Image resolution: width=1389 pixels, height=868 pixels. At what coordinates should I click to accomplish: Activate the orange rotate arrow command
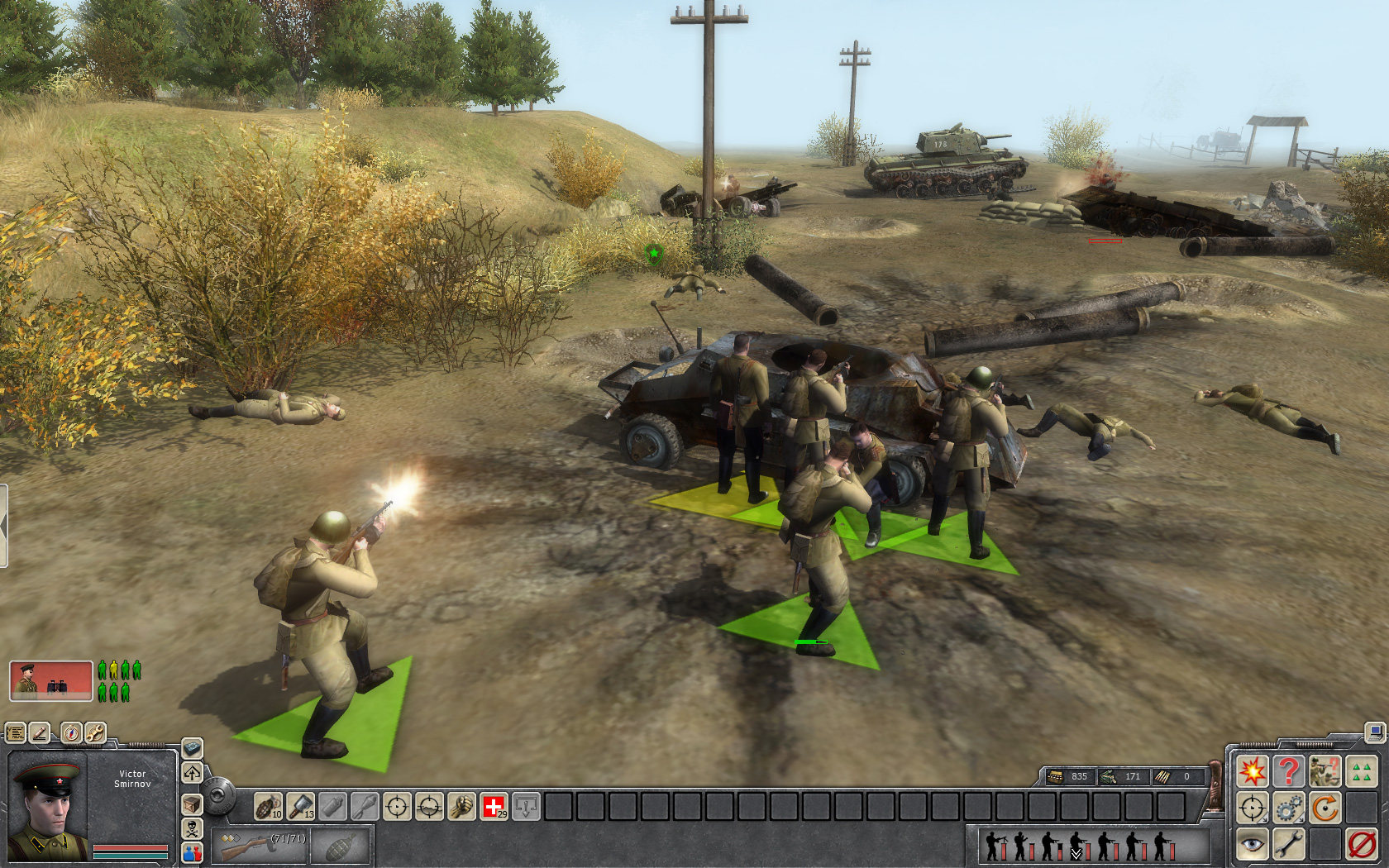point(1325,808)
